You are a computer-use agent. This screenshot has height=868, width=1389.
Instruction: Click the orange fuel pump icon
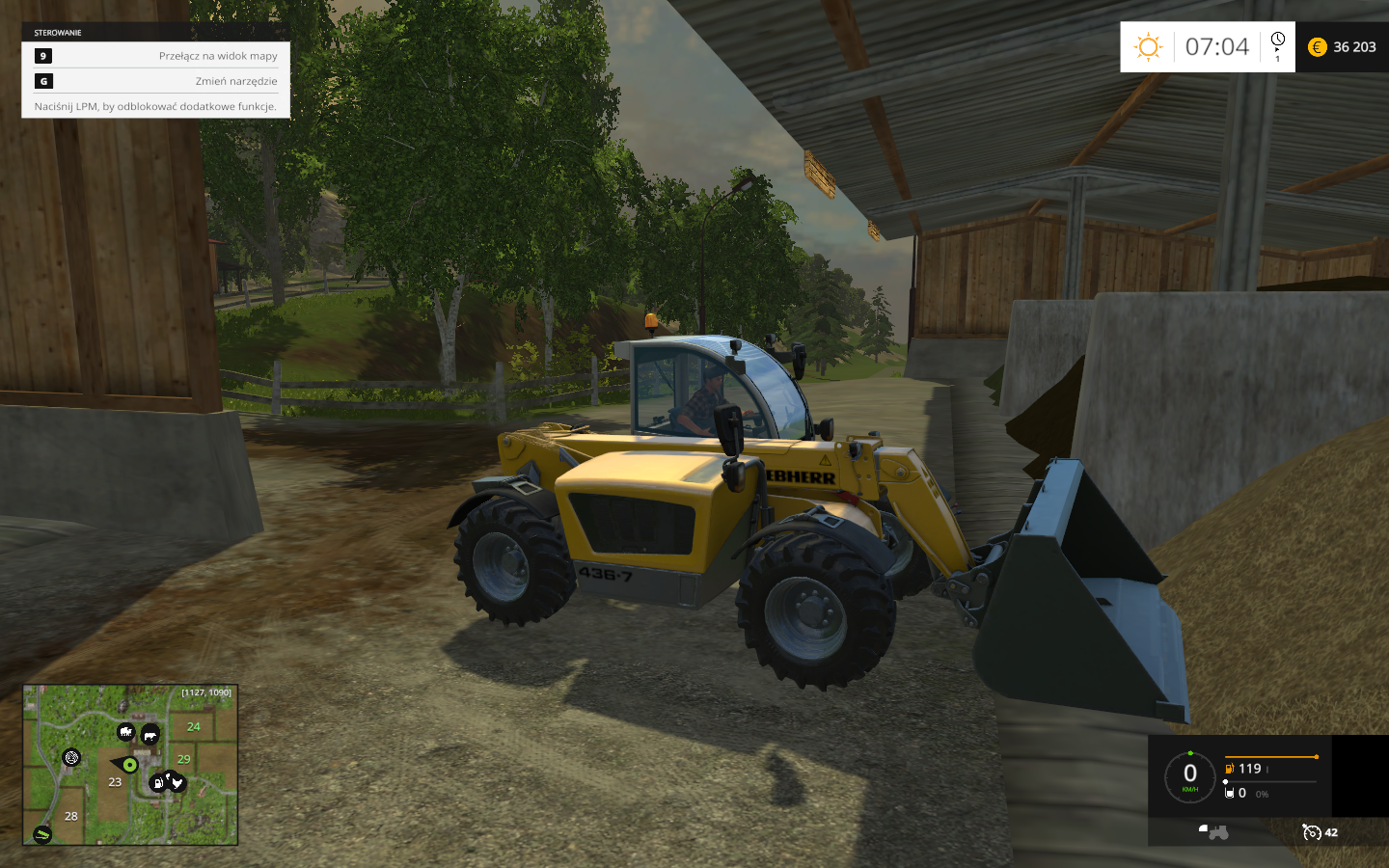click(x=1229, y=769)
